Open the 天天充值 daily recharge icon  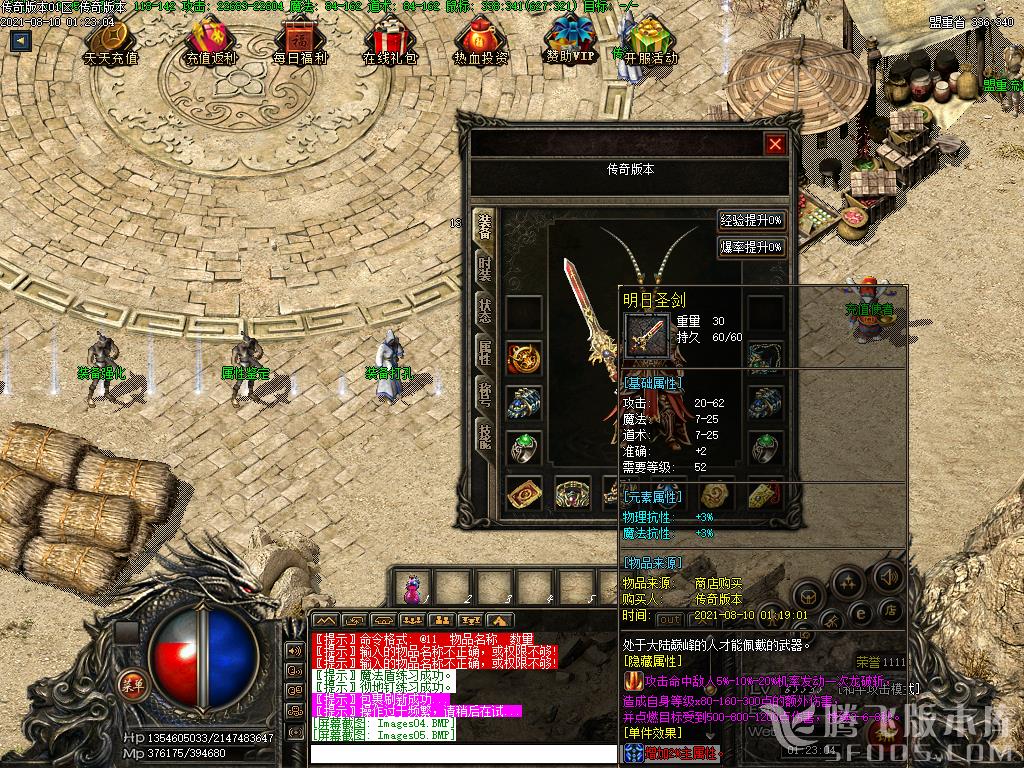(111, 42)
